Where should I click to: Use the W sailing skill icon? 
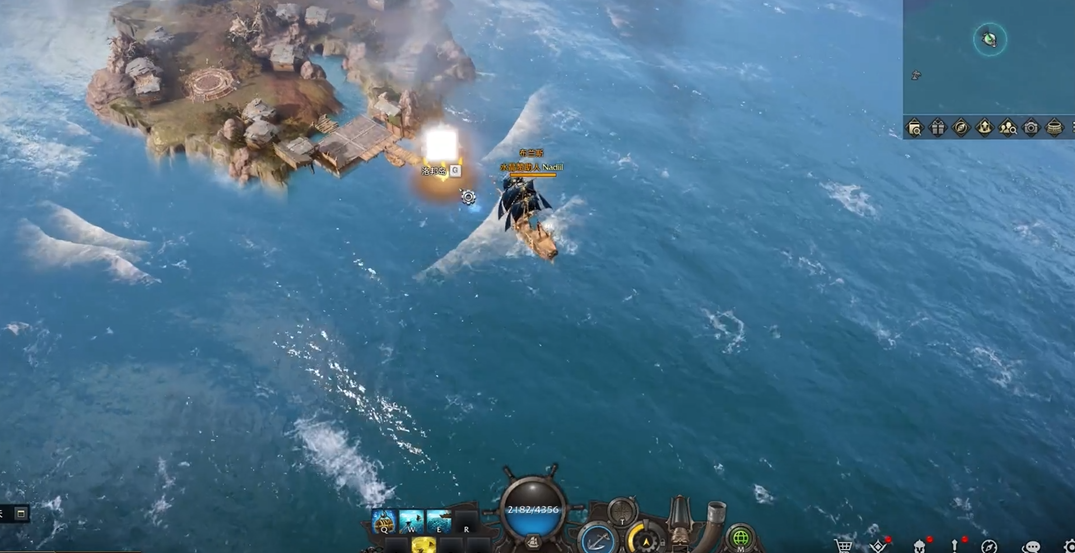pos(411,521)
